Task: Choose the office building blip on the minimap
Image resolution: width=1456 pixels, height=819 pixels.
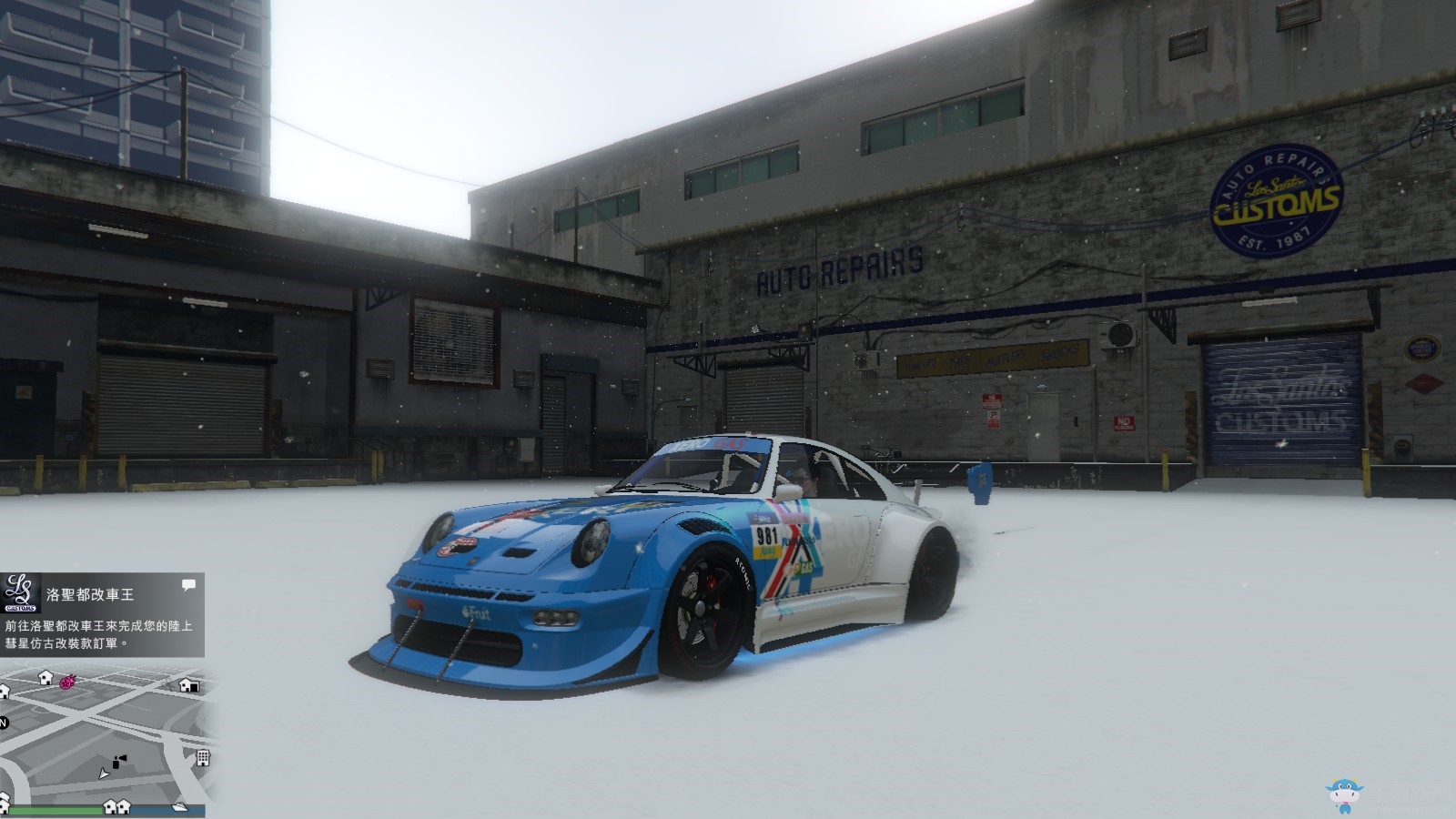Action: pos(203,757)
